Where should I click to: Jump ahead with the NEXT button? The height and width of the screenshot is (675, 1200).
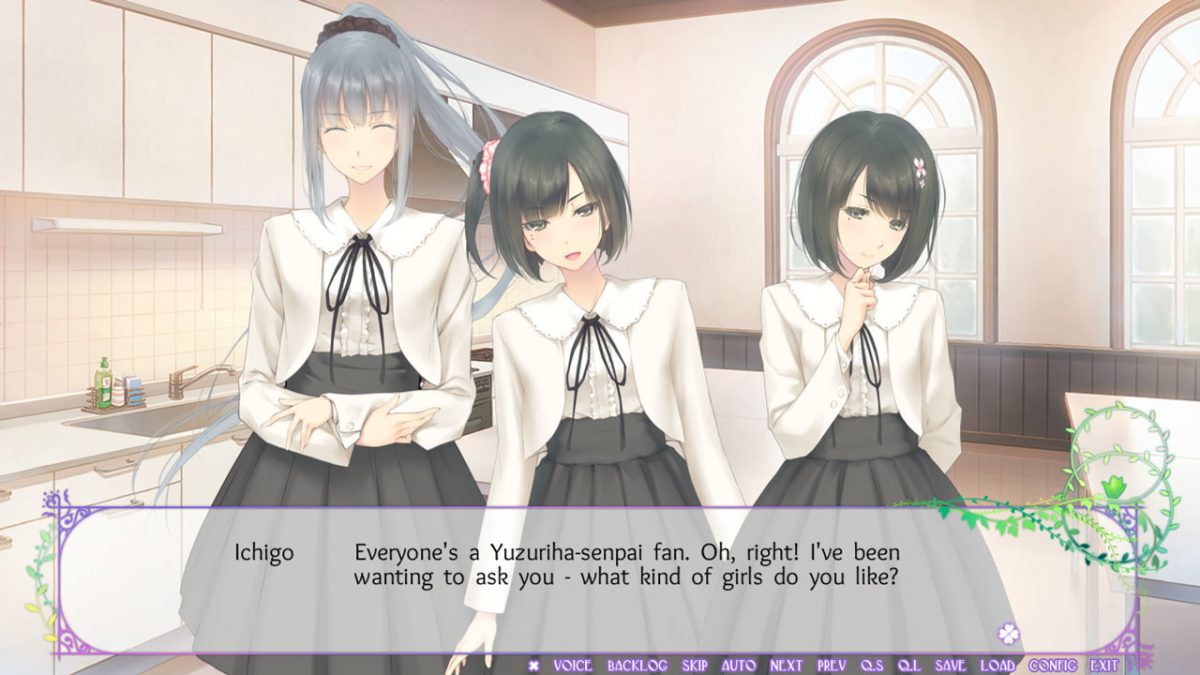[x=786, y=666]
